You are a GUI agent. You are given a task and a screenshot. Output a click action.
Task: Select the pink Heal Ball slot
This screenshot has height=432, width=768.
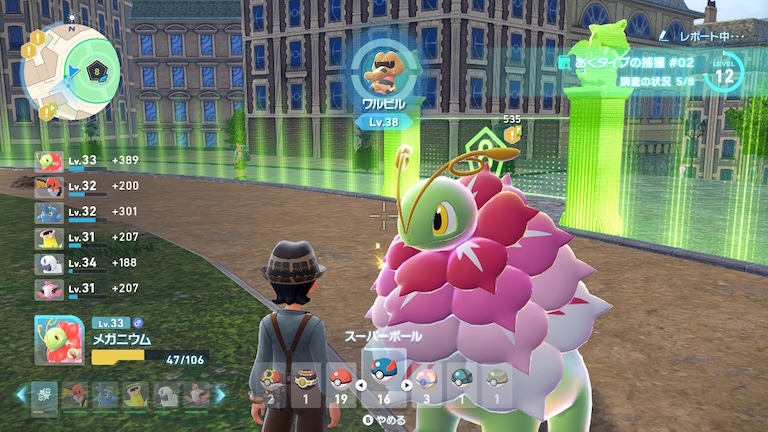pyautogui.click(x=426, y=381)
